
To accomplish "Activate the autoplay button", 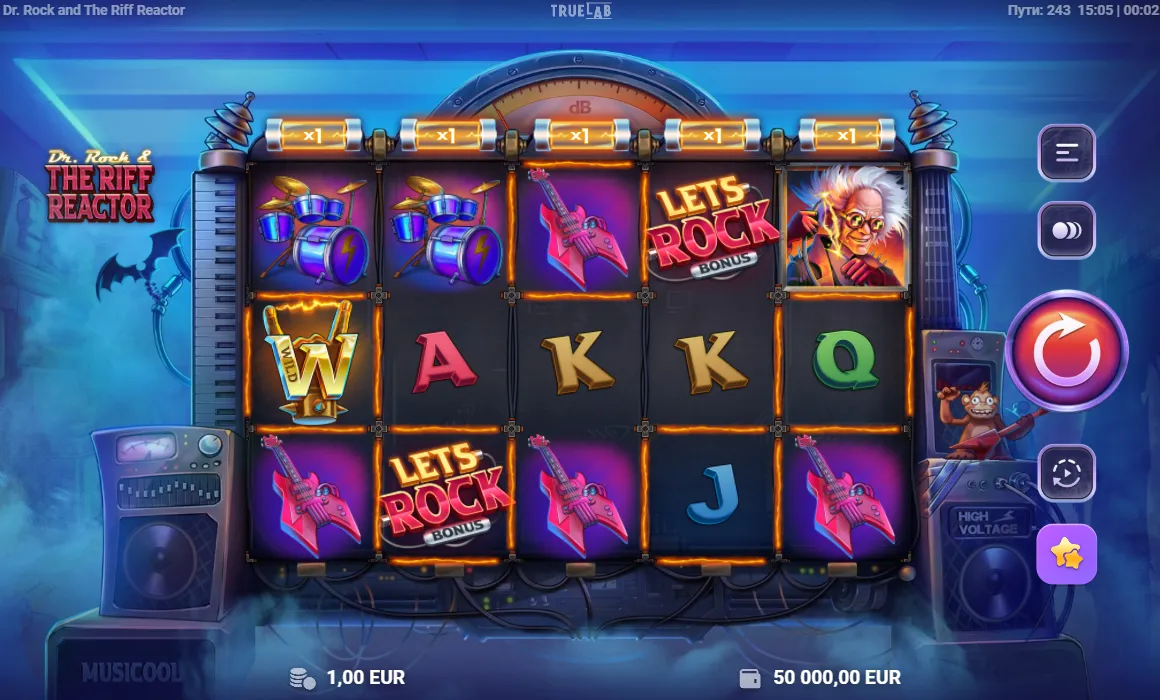I will click(1066, 473).
